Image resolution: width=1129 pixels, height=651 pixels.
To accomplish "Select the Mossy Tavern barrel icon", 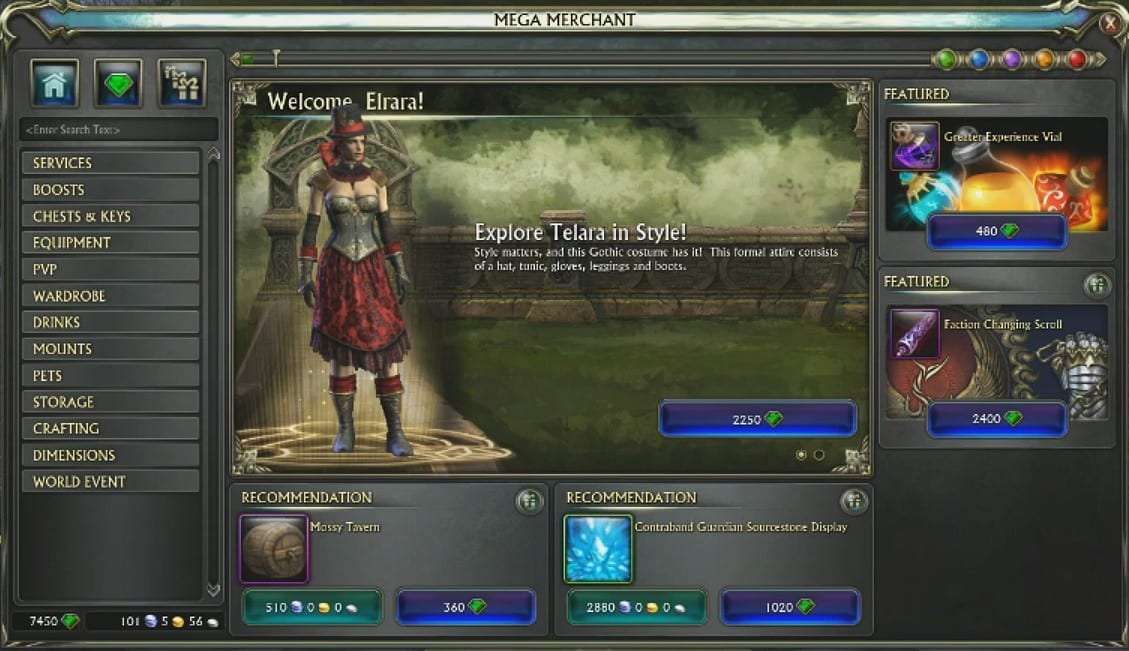I will [273, 549].
